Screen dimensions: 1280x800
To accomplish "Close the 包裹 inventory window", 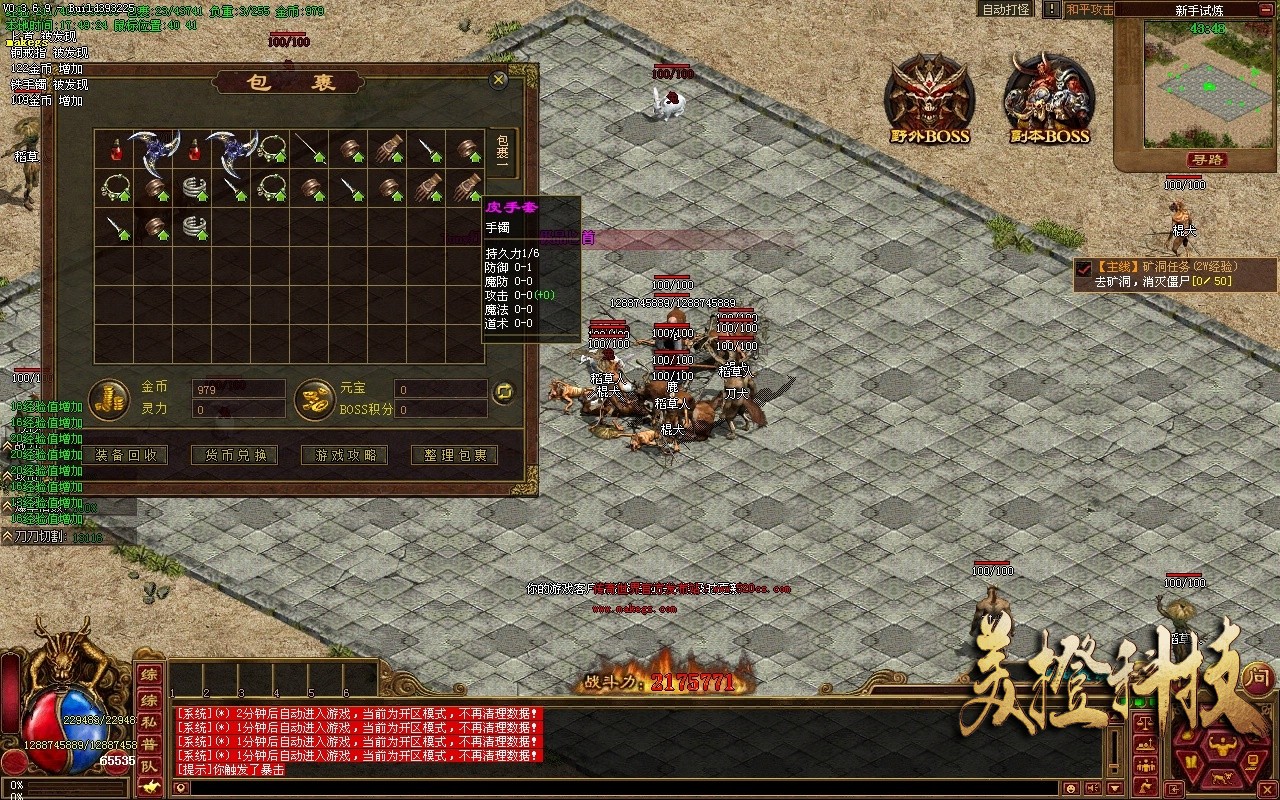I will pyautogui.click(x=498, y=80).
